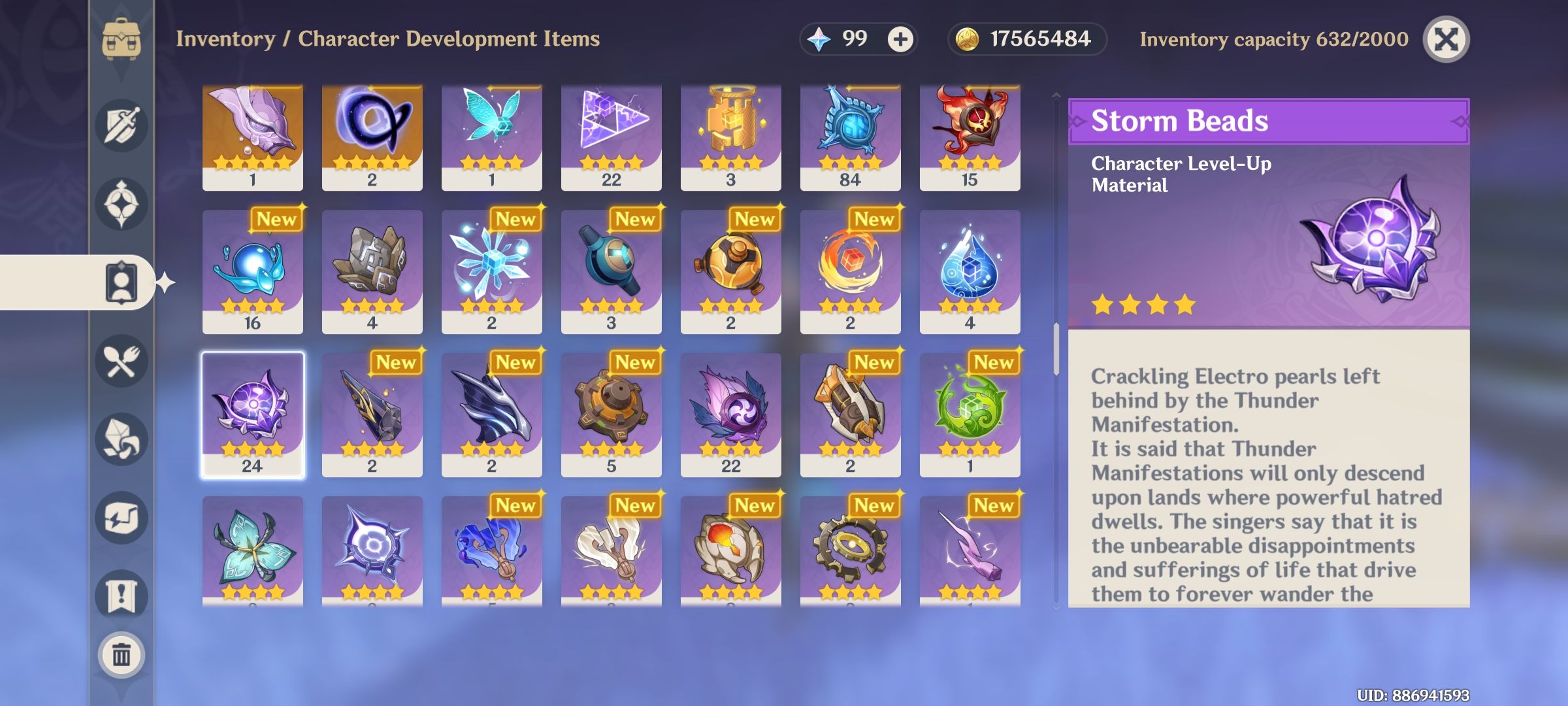Open the Artifacts inventory tab
Image resolution: width=1568 pixels, height=706 pixels.
pyautogui.click(x=121, y=203)
